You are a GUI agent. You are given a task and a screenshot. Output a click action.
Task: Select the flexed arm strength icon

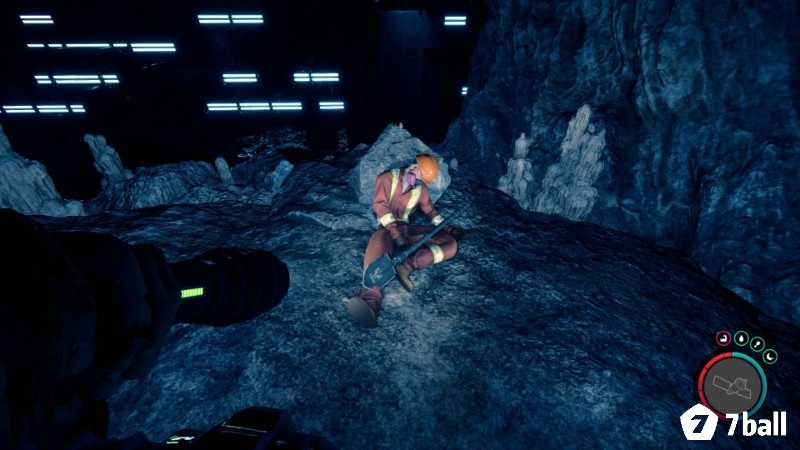[722, 339]
